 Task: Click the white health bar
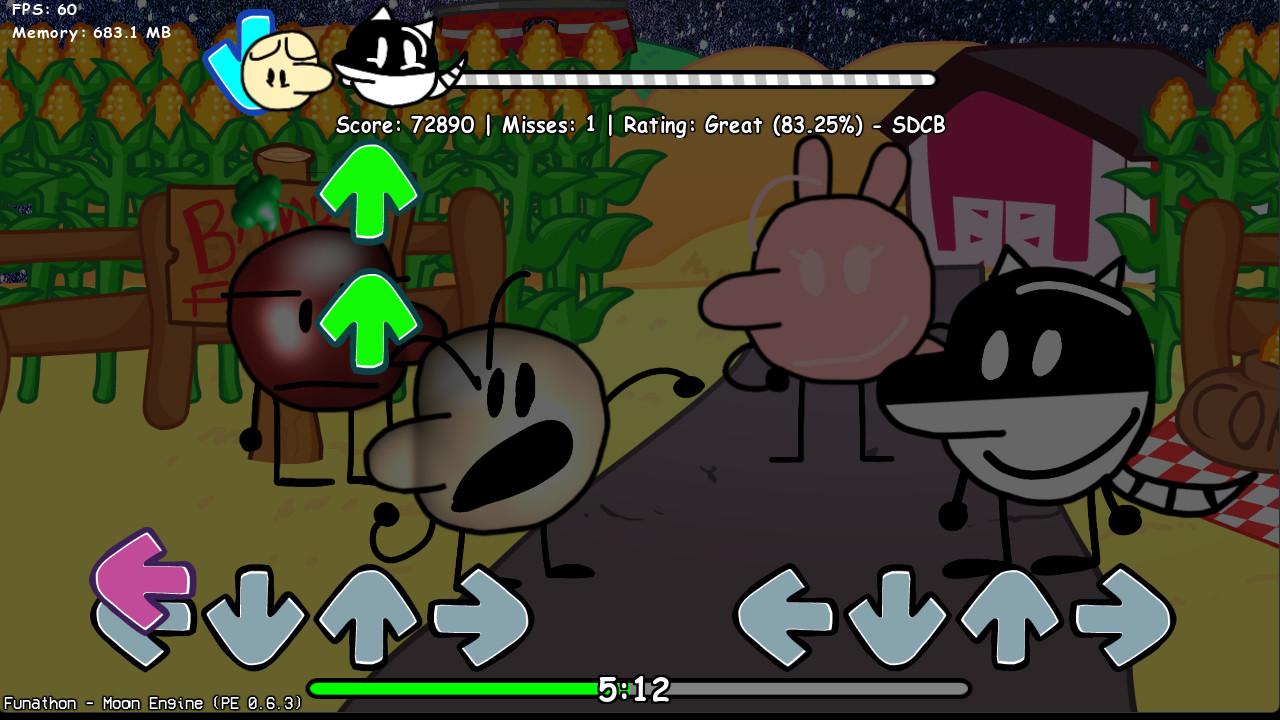pos(700,78)
